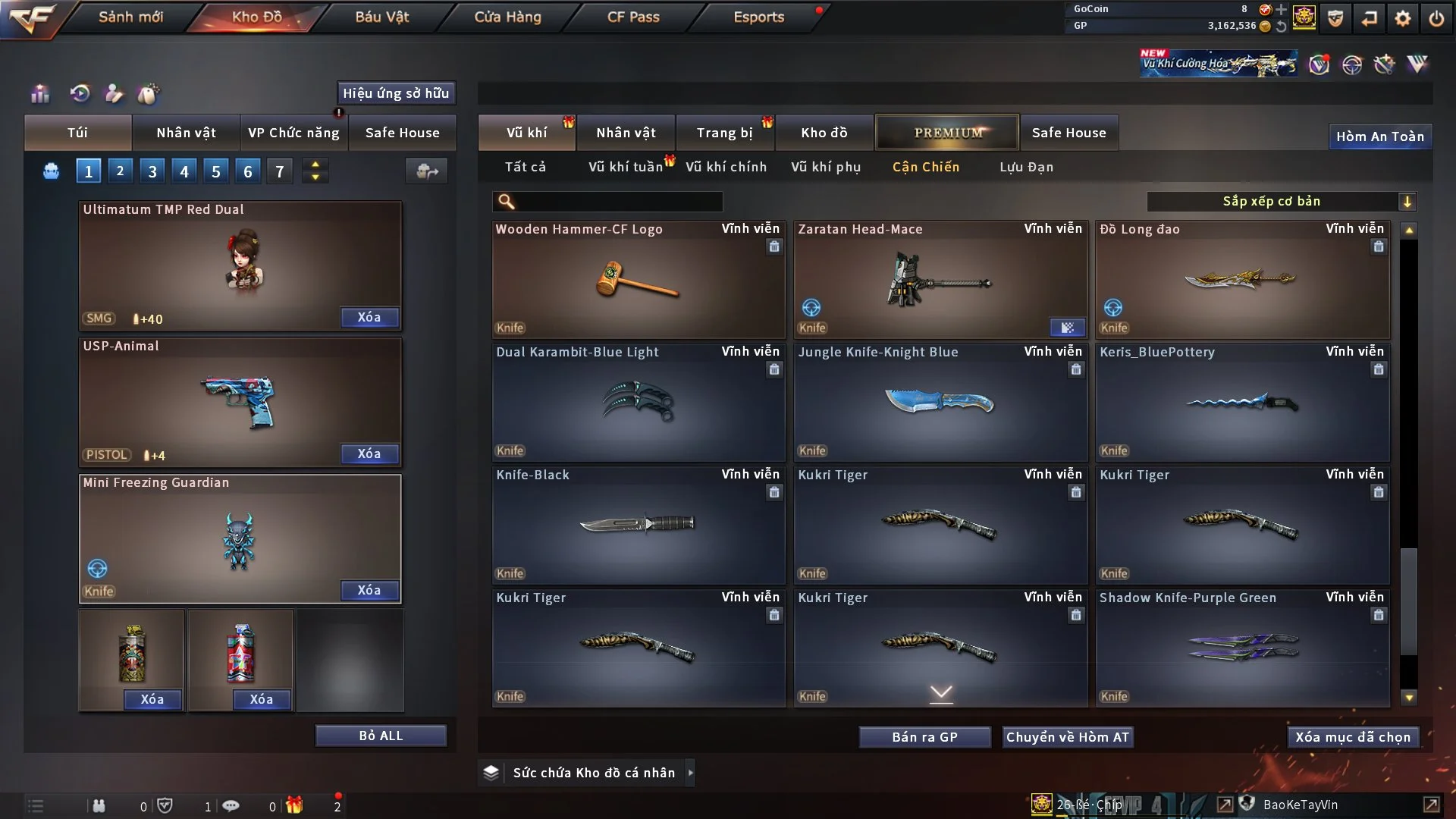The height and width of the screenshot is (819, 1456).
Task: Open the settings gear icon
Action: pos(1403,18)
